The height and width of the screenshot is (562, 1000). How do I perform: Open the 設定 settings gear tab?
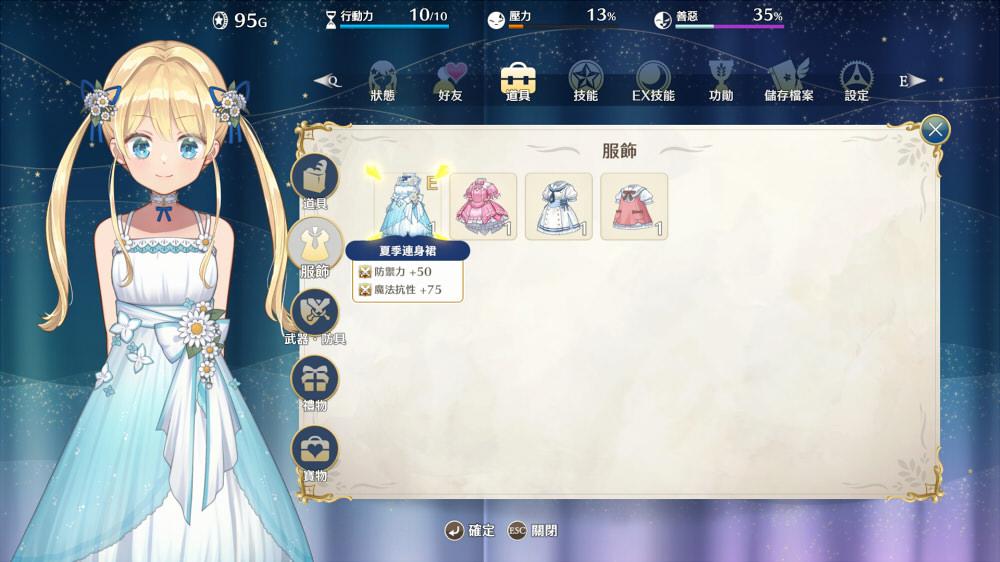pyautogui.click(x=856, y=80)
